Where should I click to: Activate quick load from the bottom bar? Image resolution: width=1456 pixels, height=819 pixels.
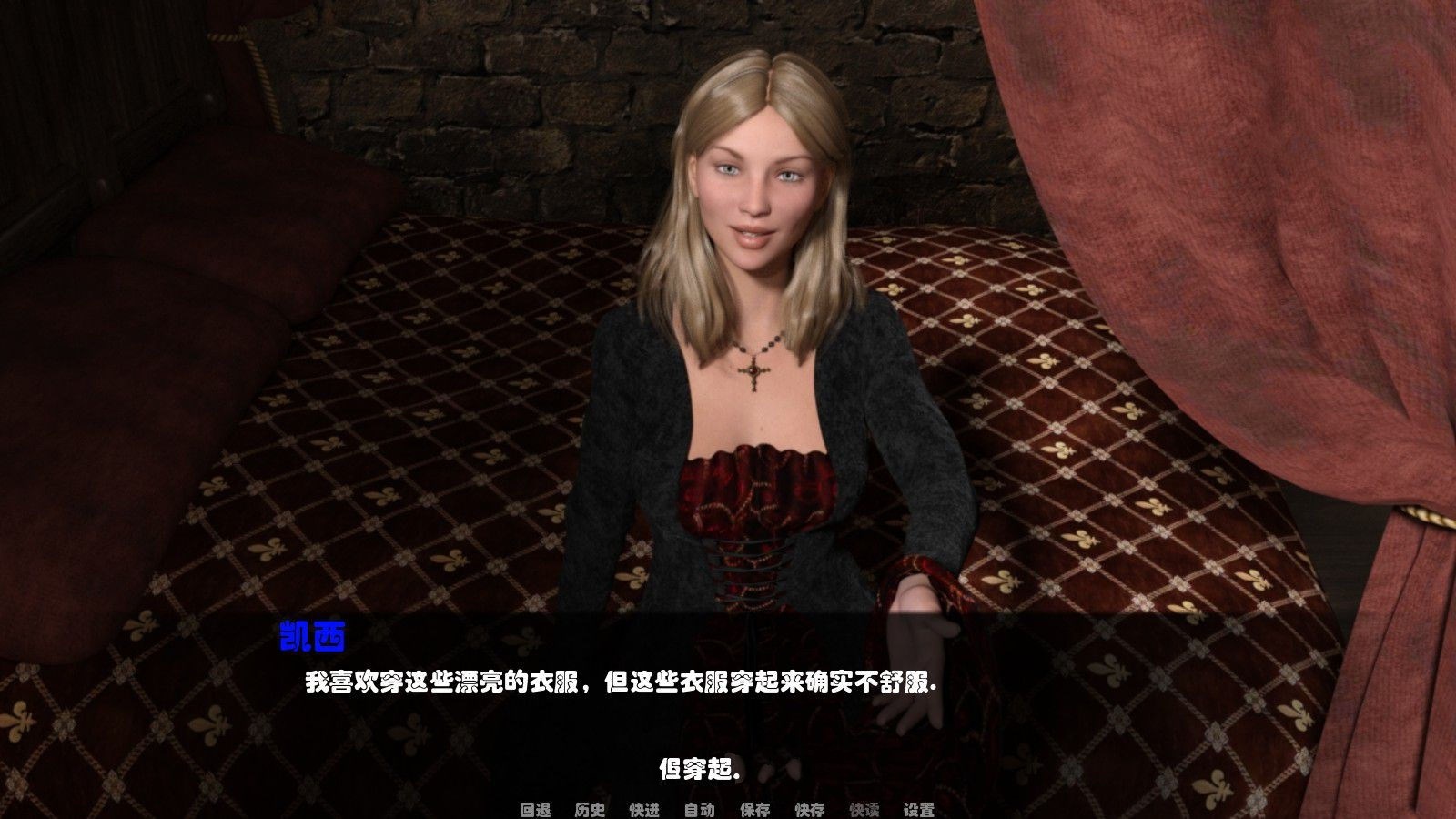coord(863,808)
